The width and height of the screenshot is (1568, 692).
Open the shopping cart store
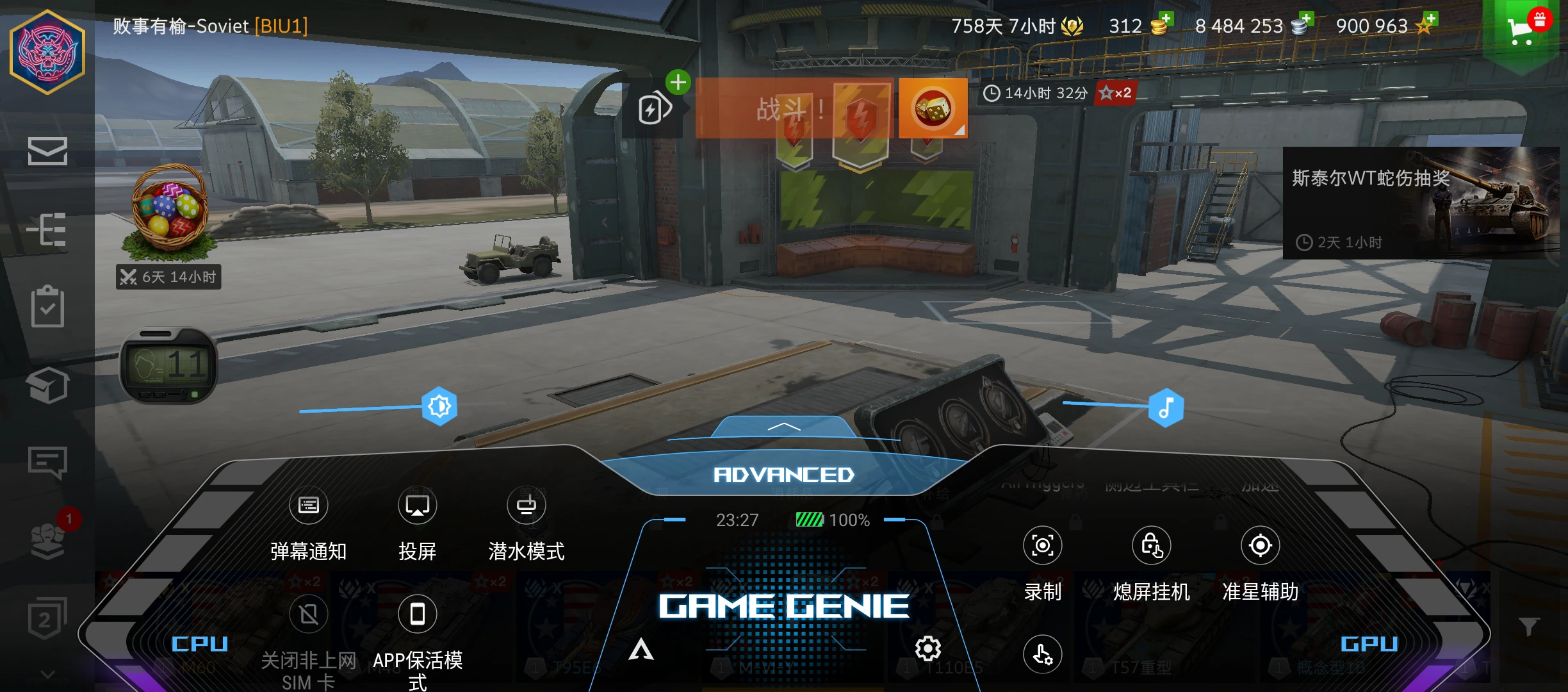[1522, 30]
